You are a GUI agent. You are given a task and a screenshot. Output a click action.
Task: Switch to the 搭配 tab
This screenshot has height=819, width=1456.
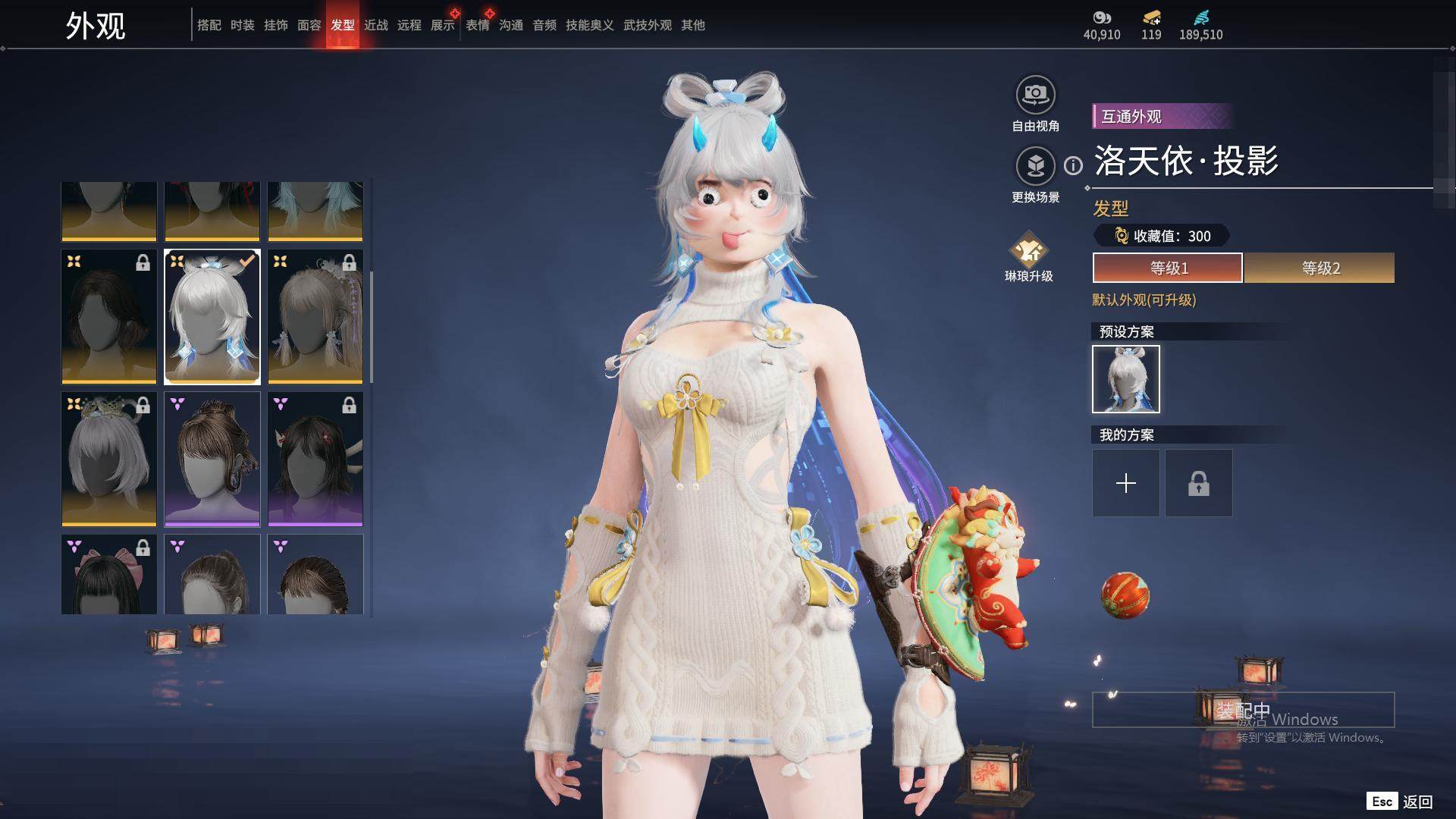coord(209,25)
